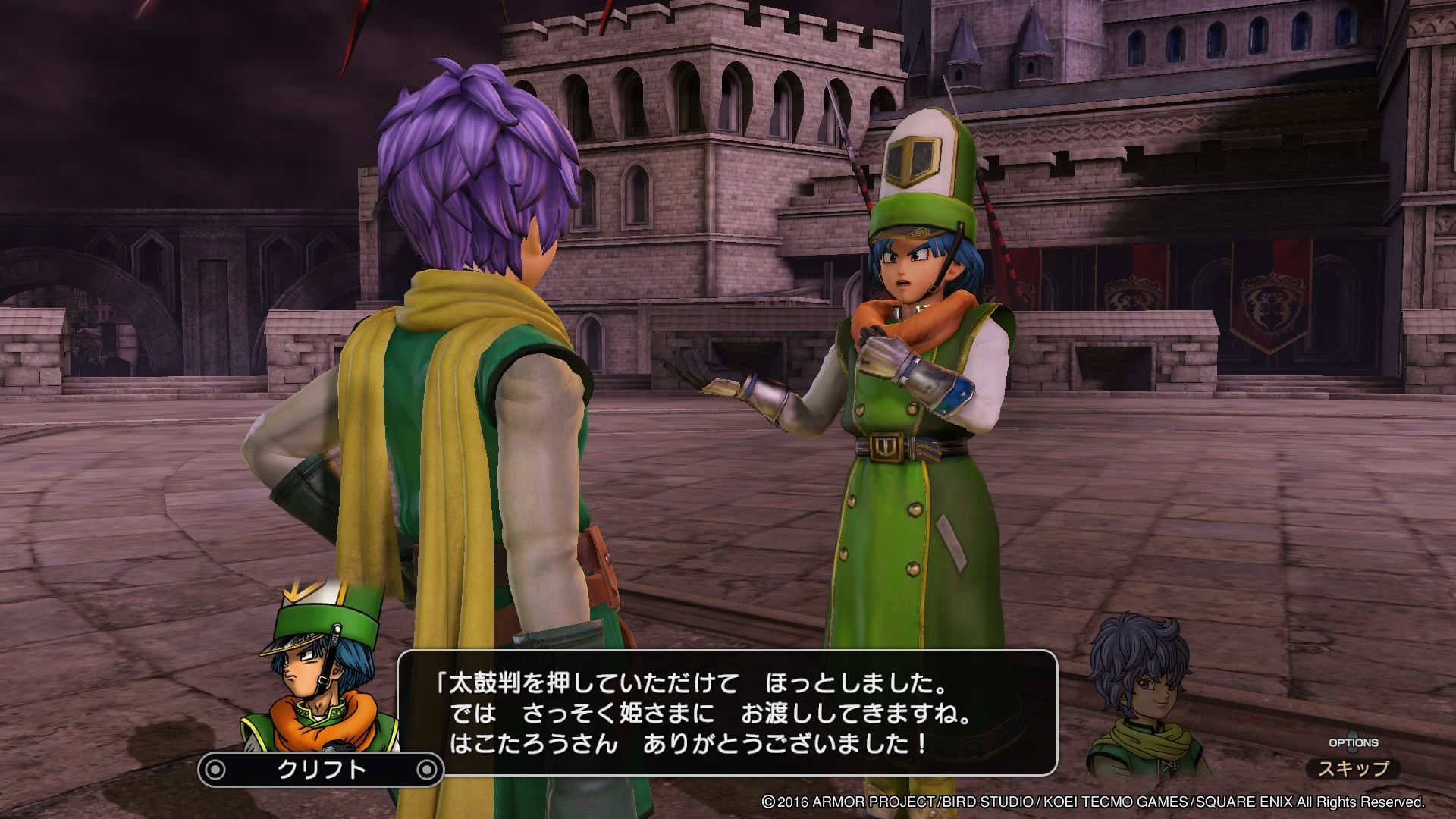Skip the cutscene with スキップ
This screenshot has width=1456, height=819.
tap(1354, 768)
